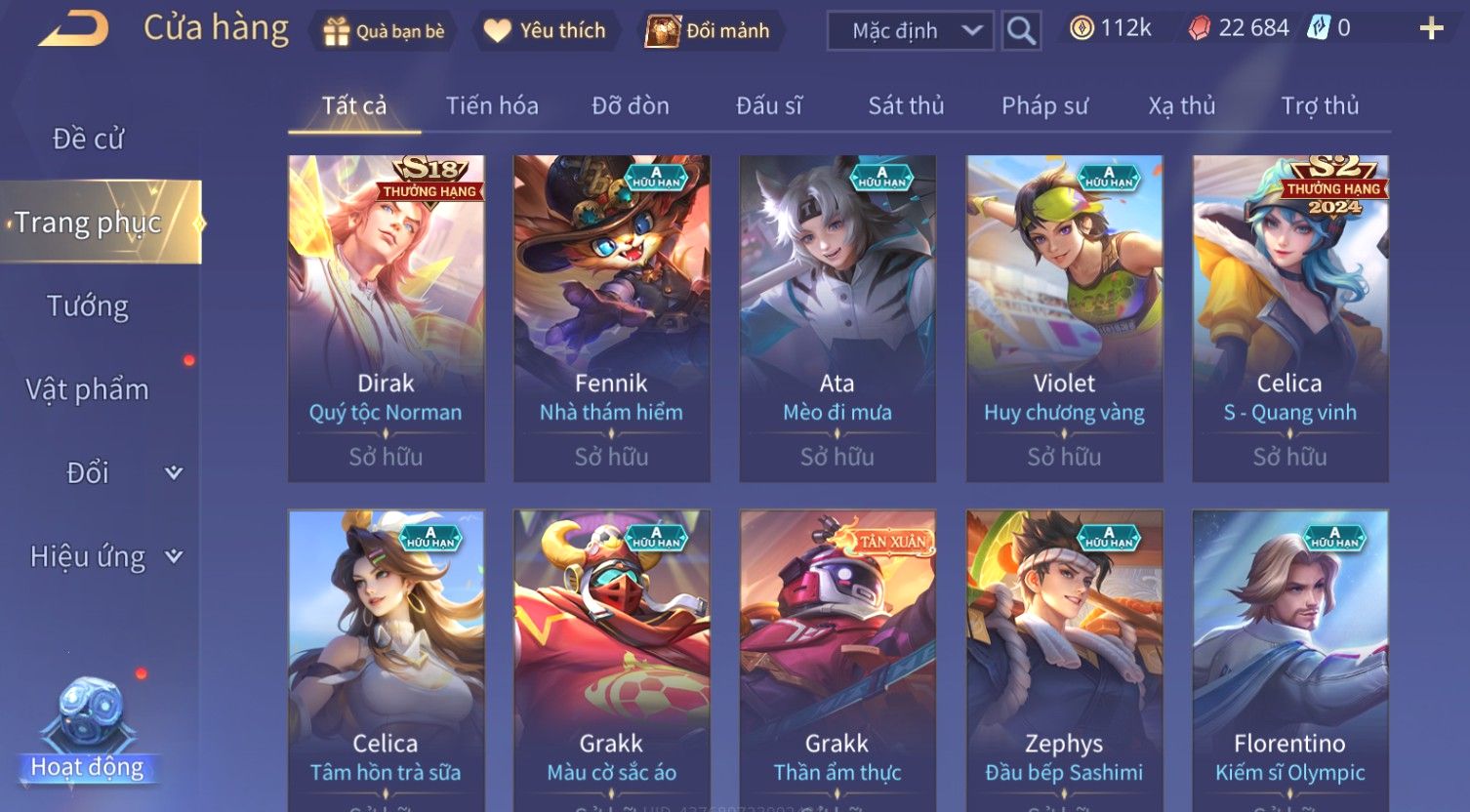Expand the Mặc định sort dropdown
The width and height of the screenshot is (1470, 812).
(910, 31)
